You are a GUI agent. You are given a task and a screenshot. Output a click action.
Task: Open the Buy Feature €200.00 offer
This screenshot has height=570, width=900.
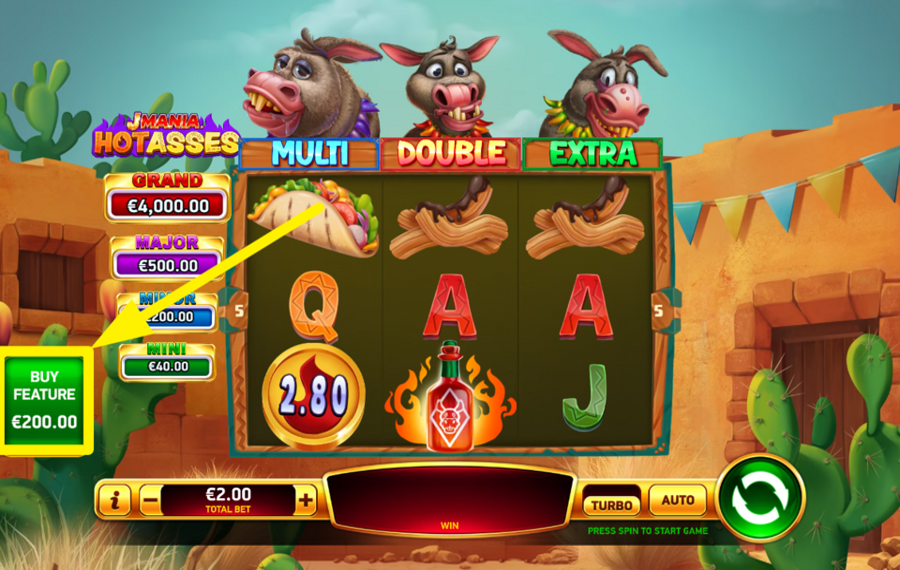coord(45,400)
